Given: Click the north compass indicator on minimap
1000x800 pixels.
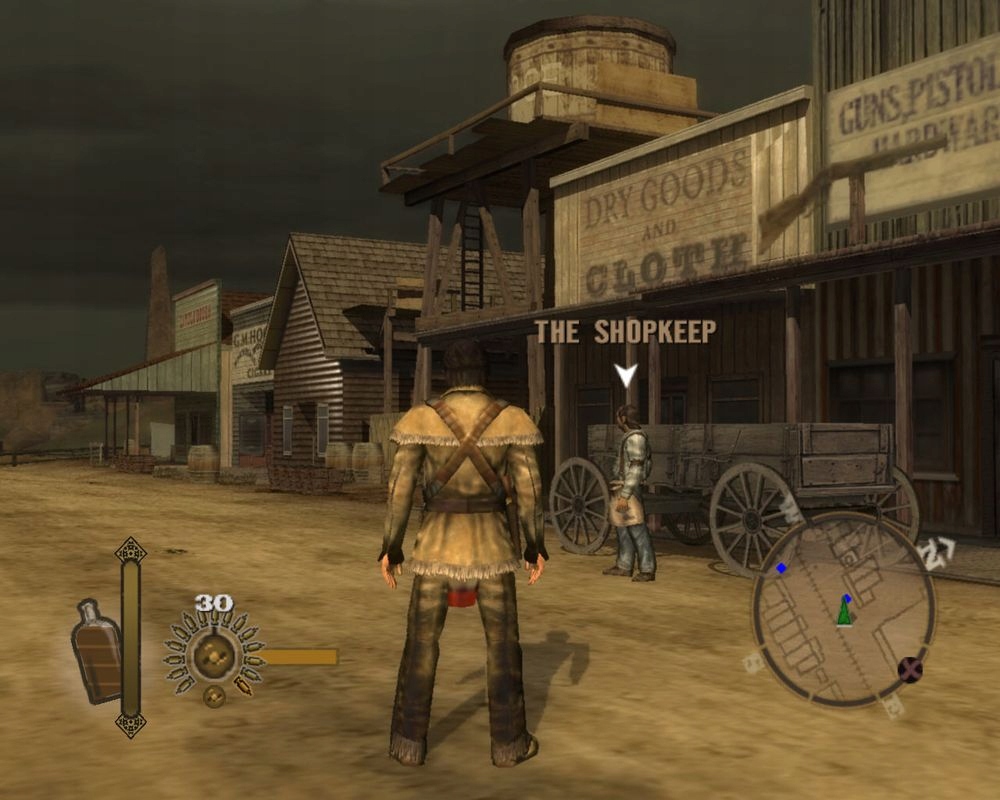Looking at the screenshot, I should point(938,553).
